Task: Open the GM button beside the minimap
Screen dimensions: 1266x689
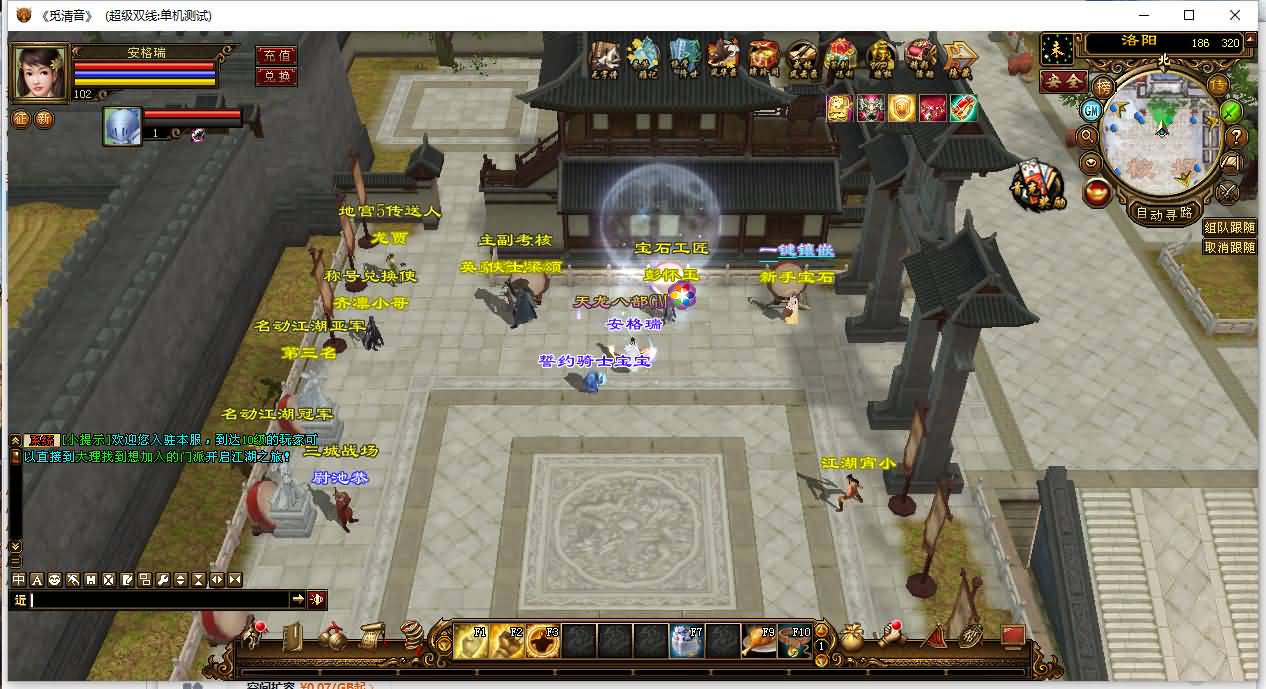Action: [1091, 111]
